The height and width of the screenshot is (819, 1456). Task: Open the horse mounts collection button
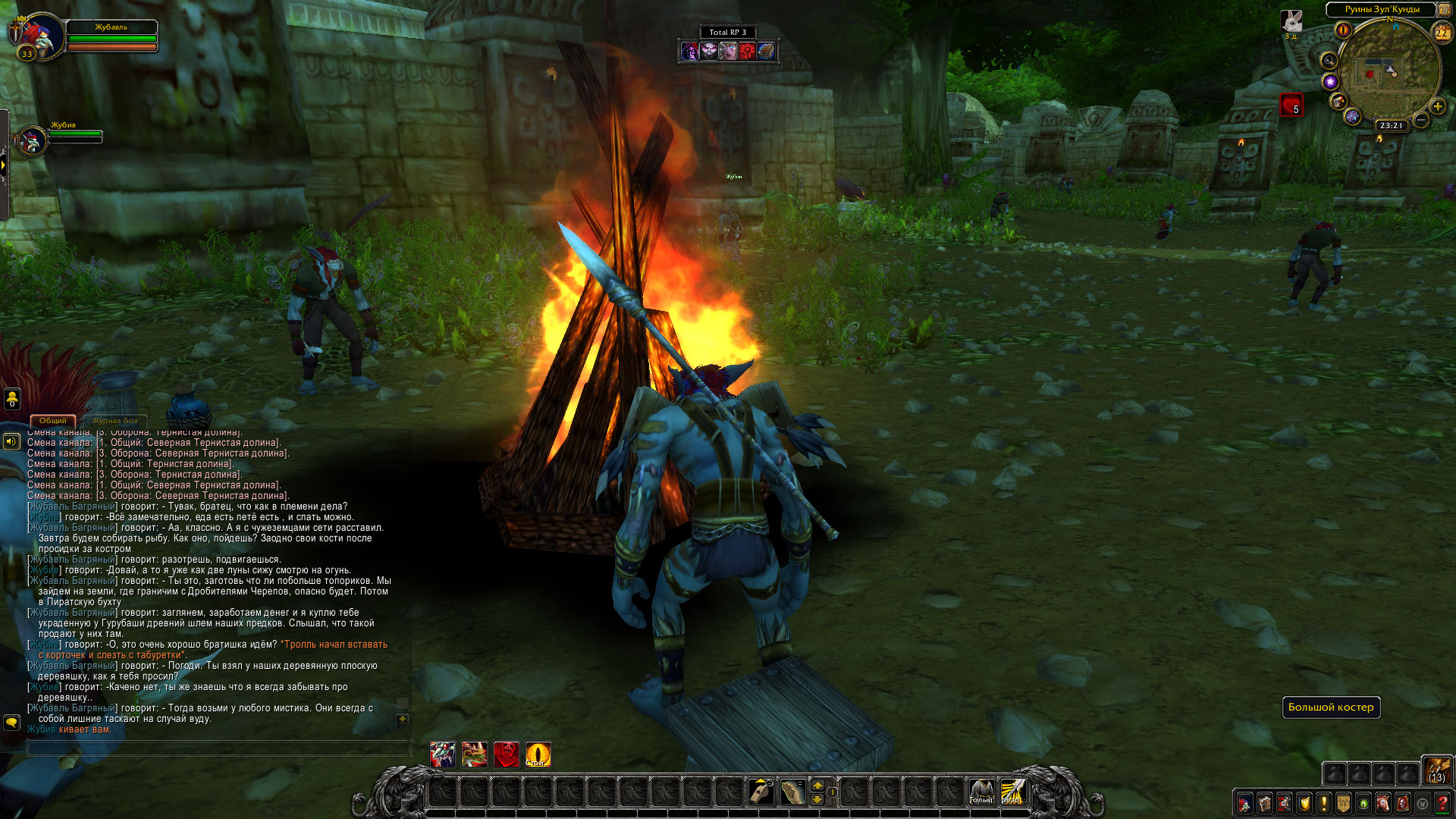point(1383,803)
